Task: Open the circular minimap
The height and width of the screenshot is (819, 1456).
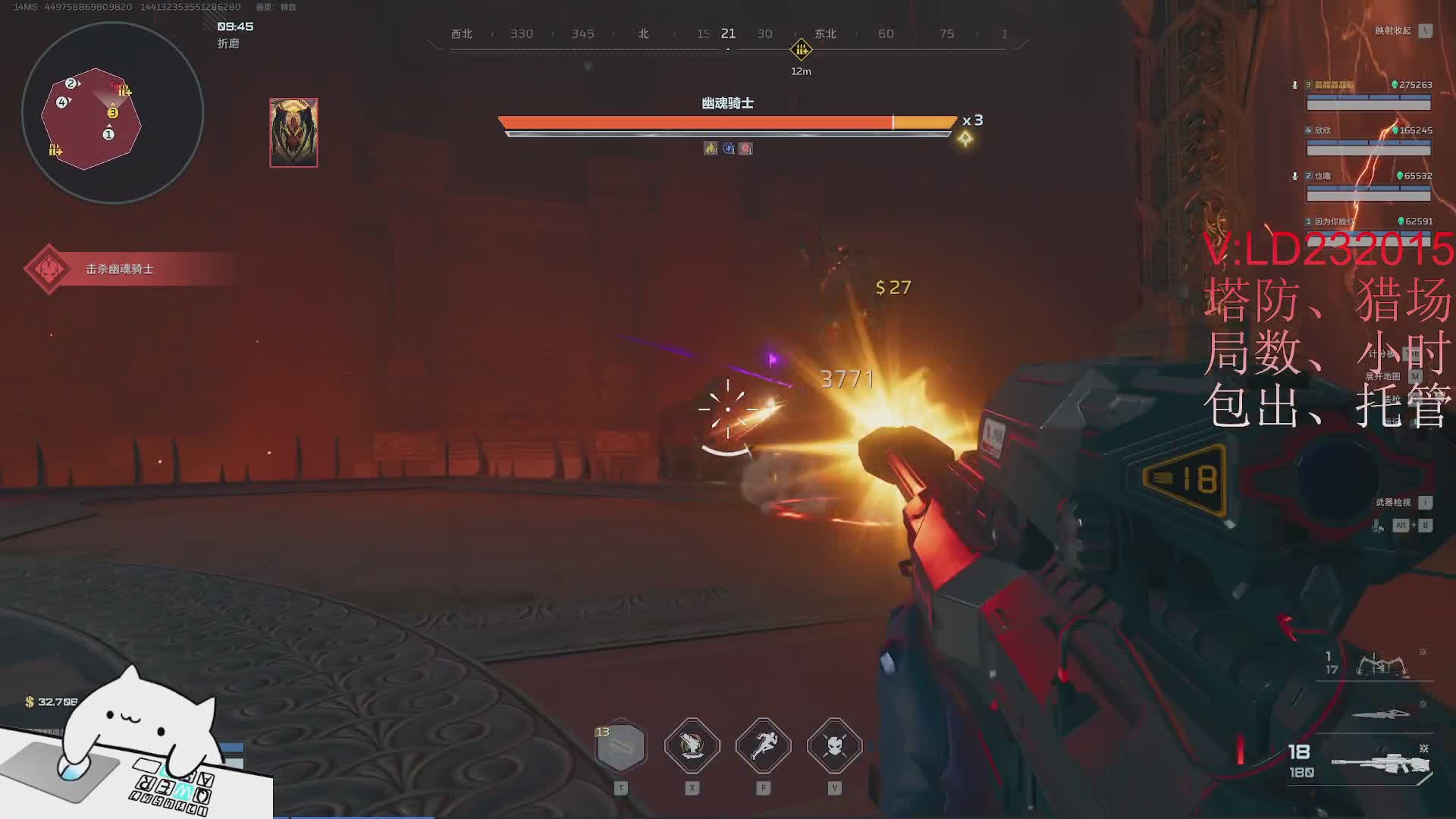Action: tap(112, 113)
